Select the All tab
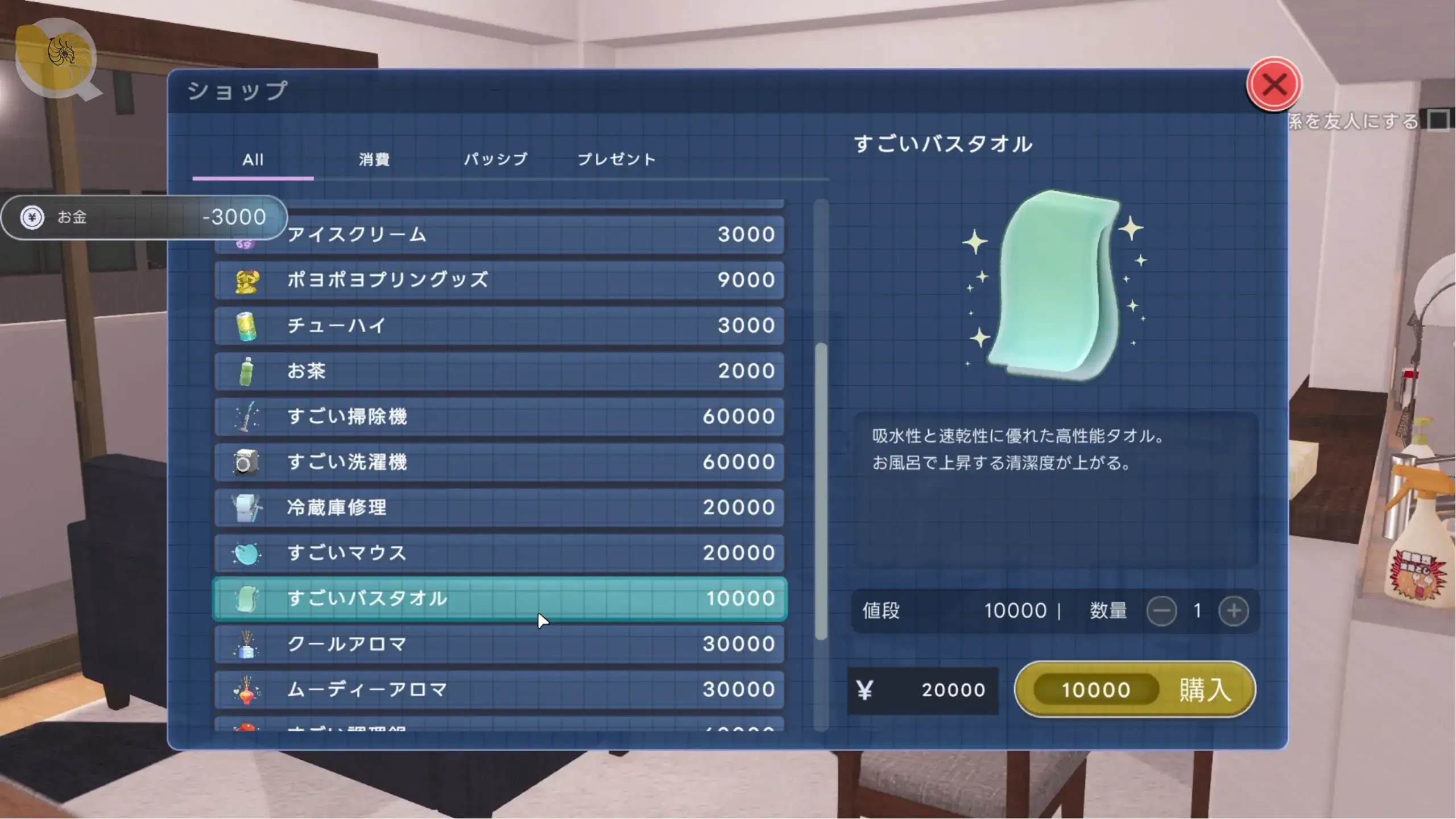 [x=253, y=159]
